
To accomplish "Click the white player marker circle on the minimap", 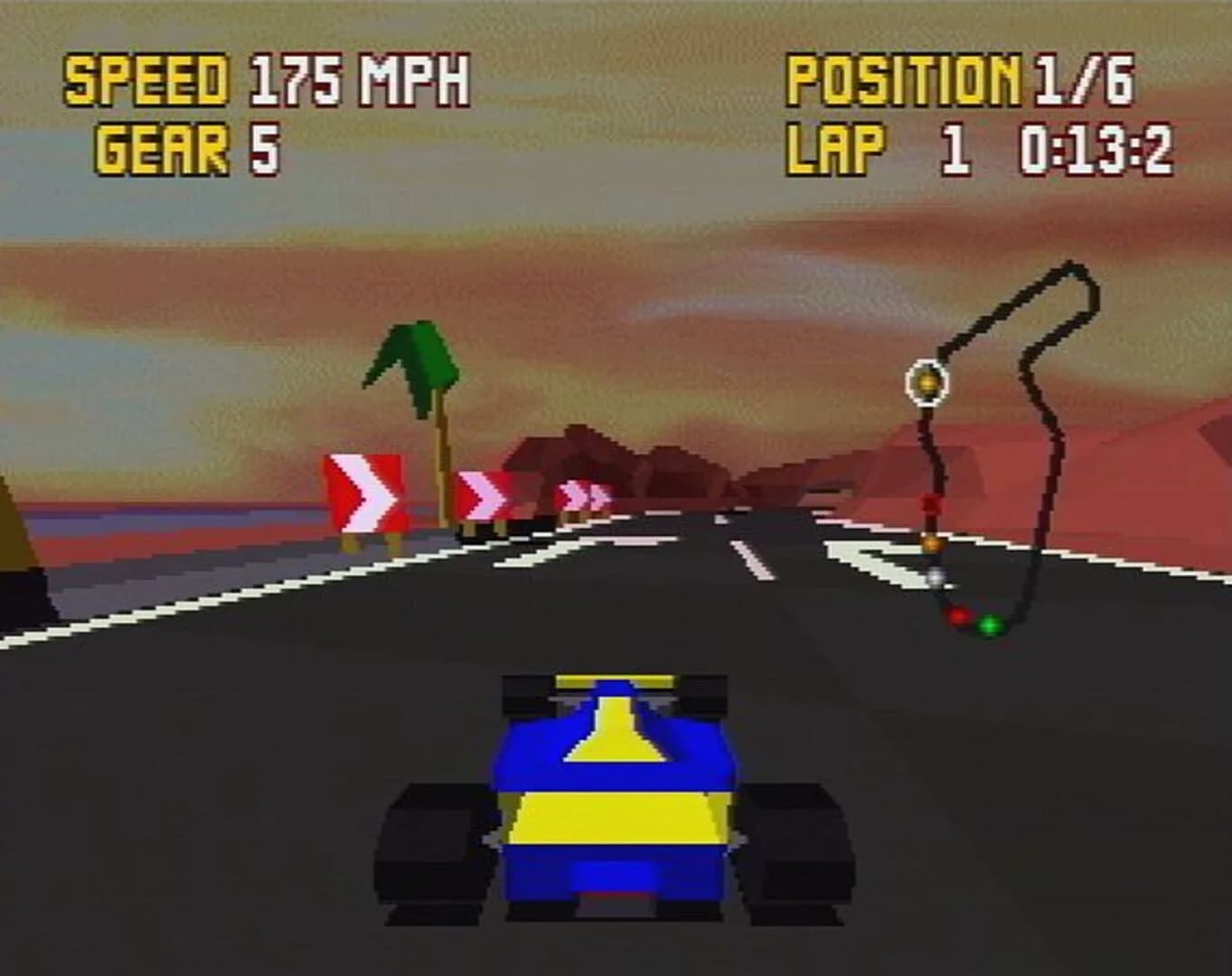I will [926, 384].
